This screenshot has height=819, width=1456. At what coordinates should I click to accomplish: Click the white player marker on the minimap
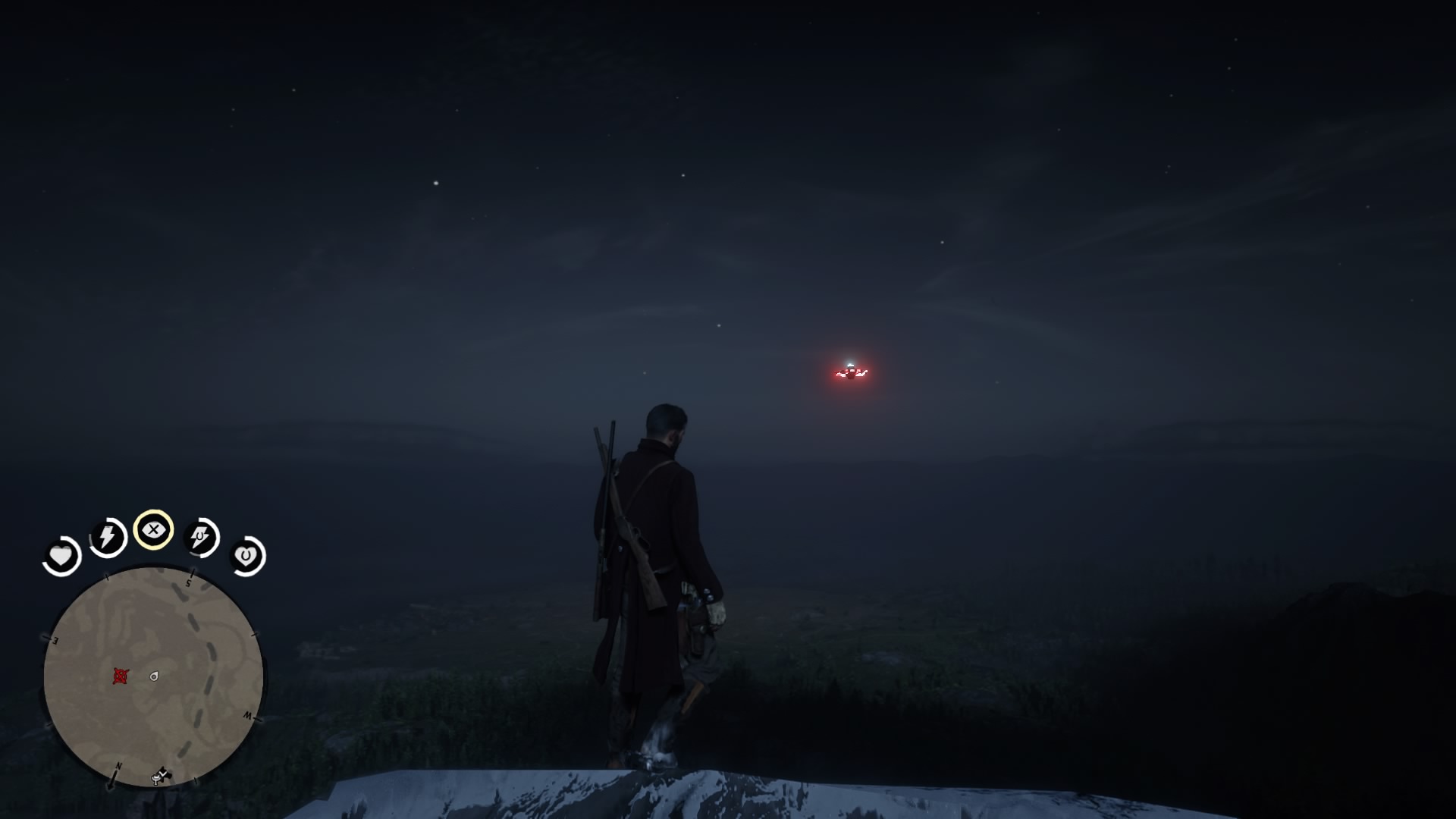coord(154,676)
